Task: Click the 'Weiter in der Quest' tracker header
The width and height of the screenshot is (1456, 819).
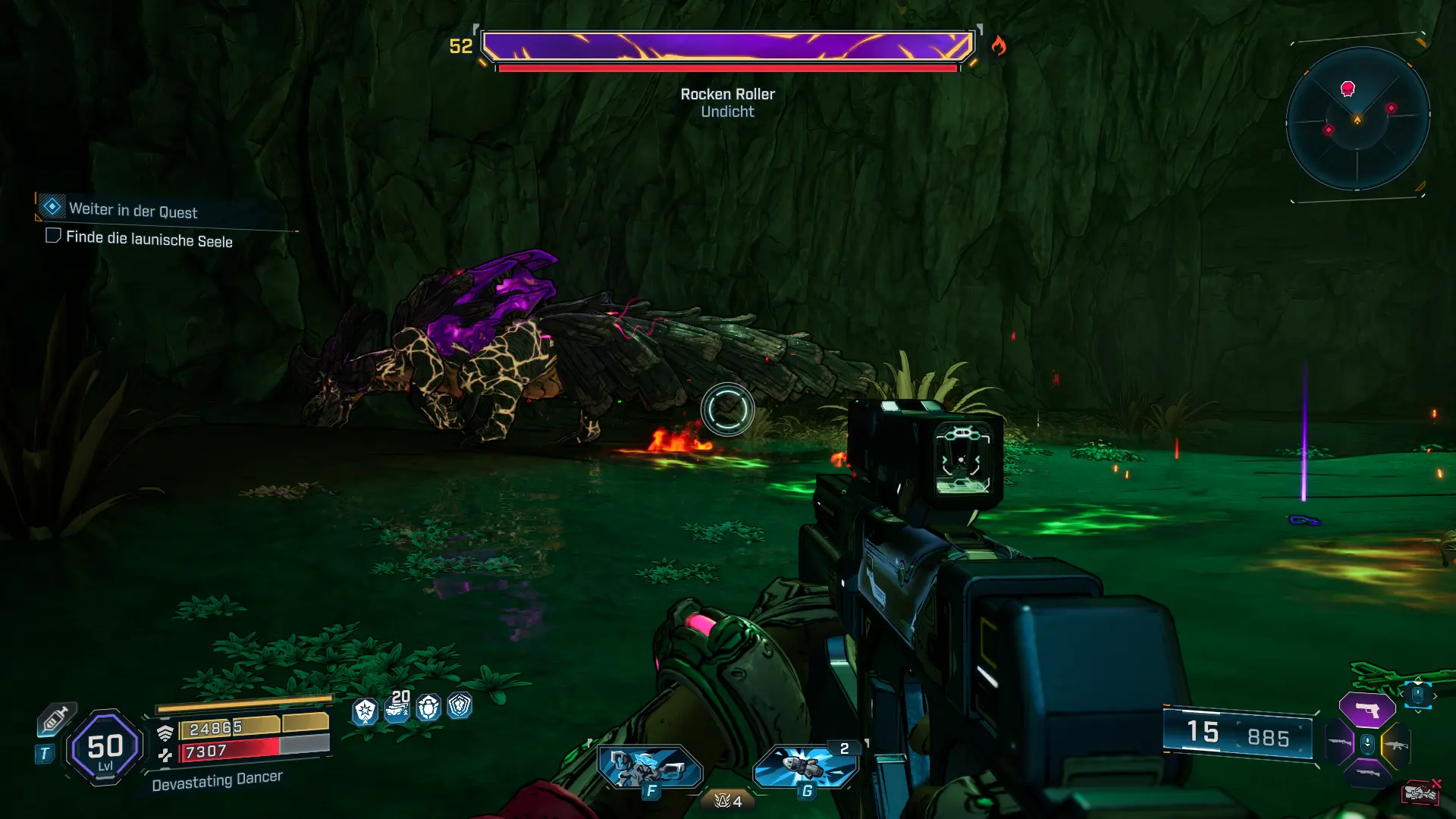Action: coord(133,210)
